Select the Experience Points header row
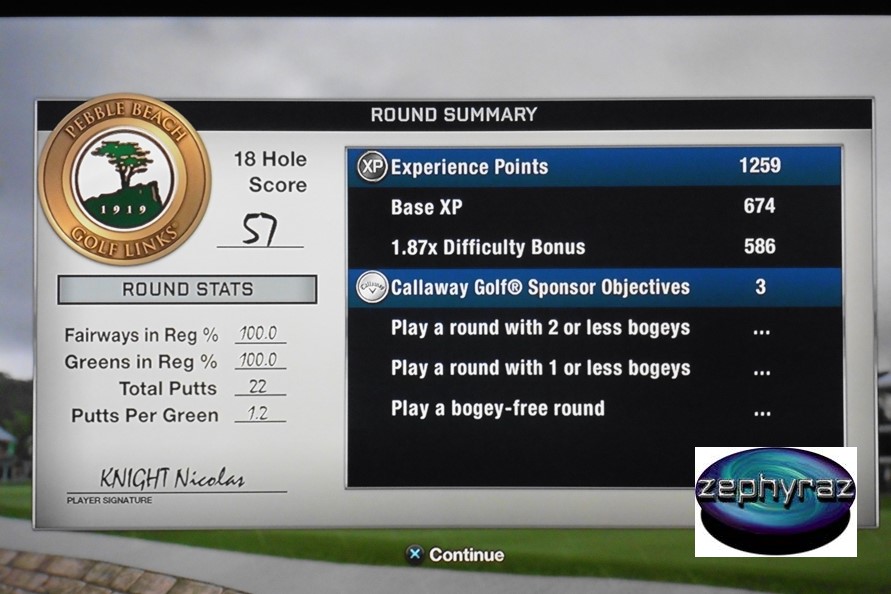This screenshot has height=594, width=891. pos(594,167)
